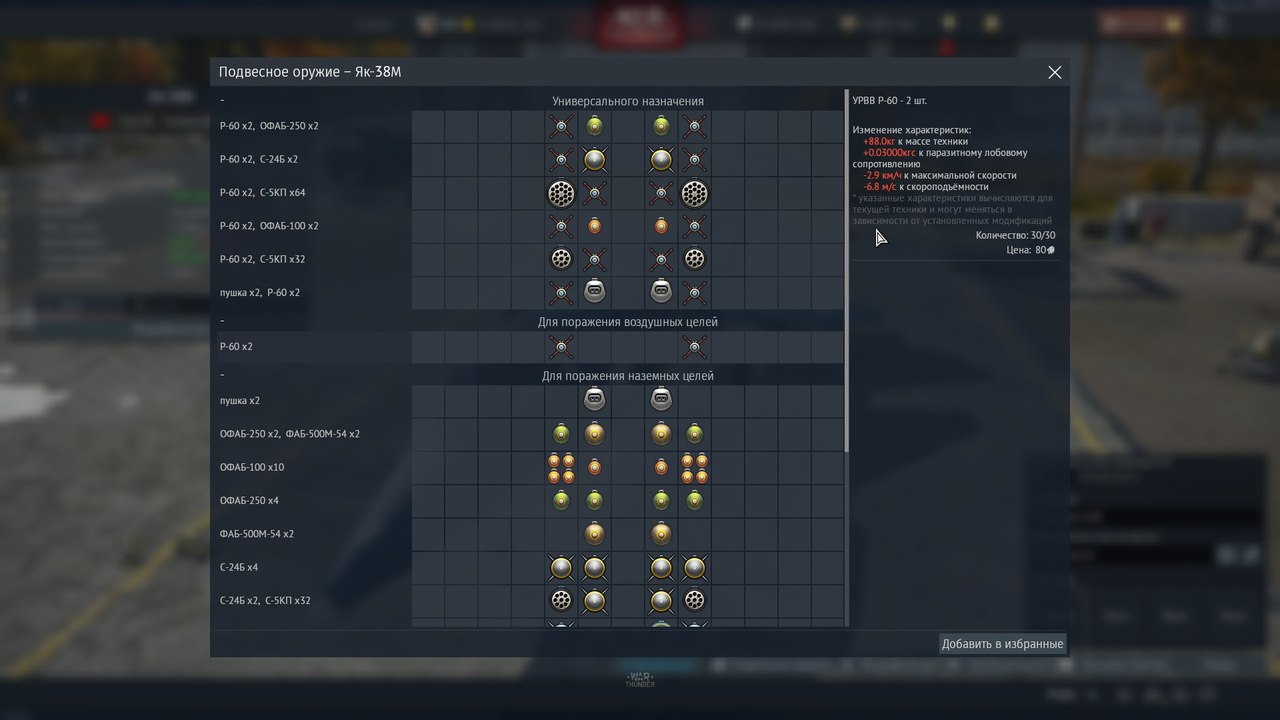This screenshot has width=1280, height=720.
Task: Choose the 'Р-60 x2, С-5КП x32' preset
Action: pyautogui.click(x=263, y=259)
